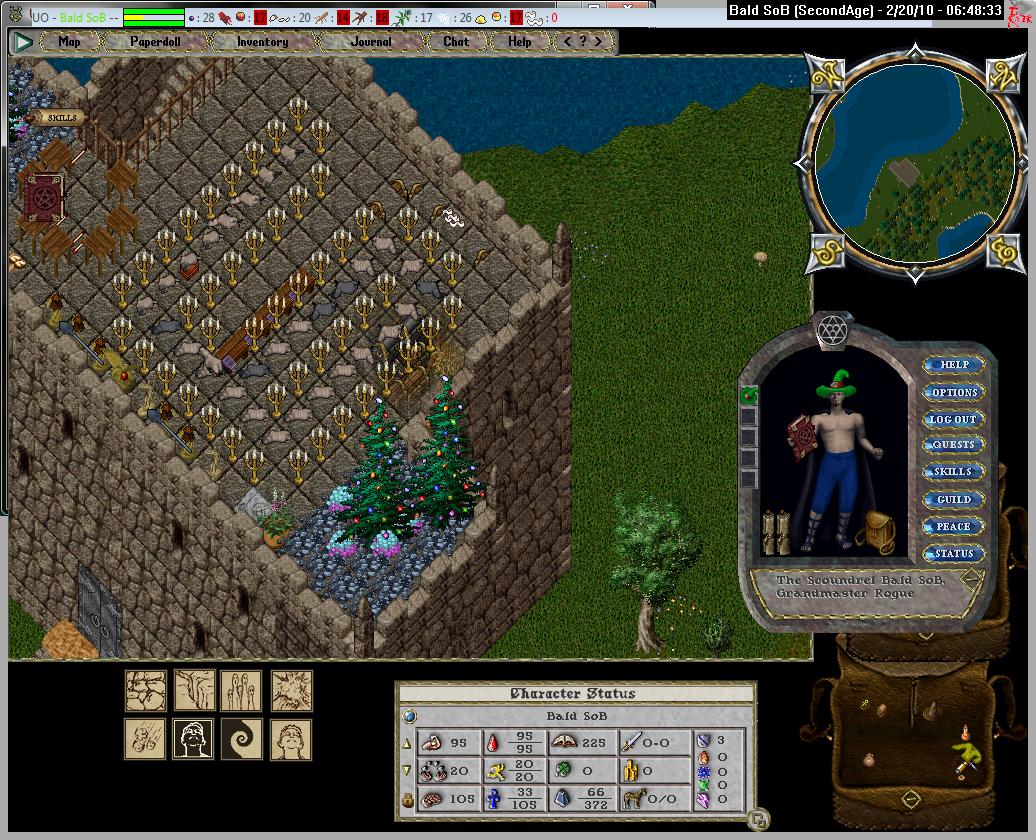Cast the swirling spiral spell icon
Screen dimensions: 1036x840
(241, 739)
